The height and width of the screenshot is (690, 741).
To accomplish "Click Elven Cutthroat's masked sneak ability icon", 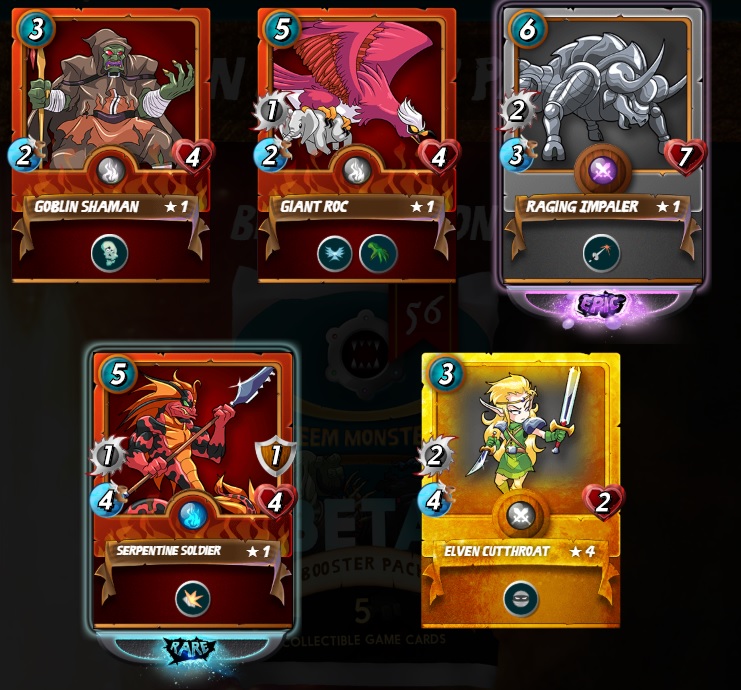I will (521, 599).
